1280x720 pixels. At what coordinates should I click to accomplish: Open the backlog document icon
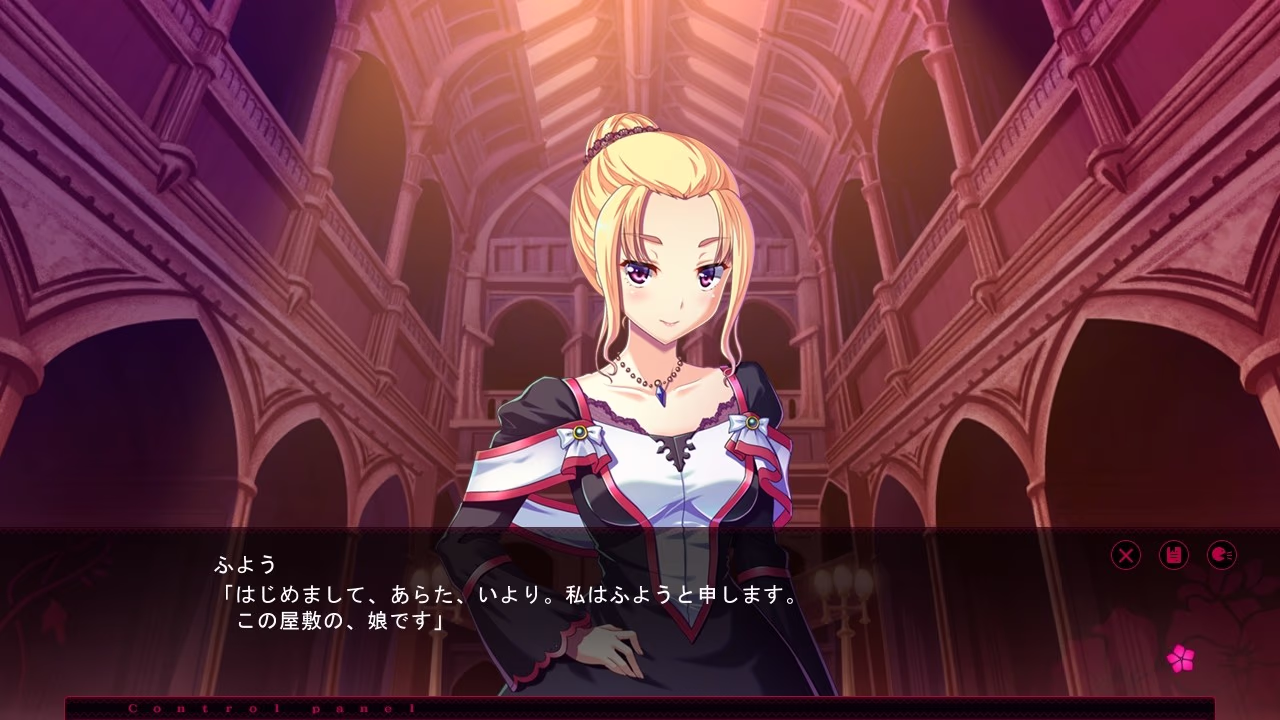coord(1174,555)
